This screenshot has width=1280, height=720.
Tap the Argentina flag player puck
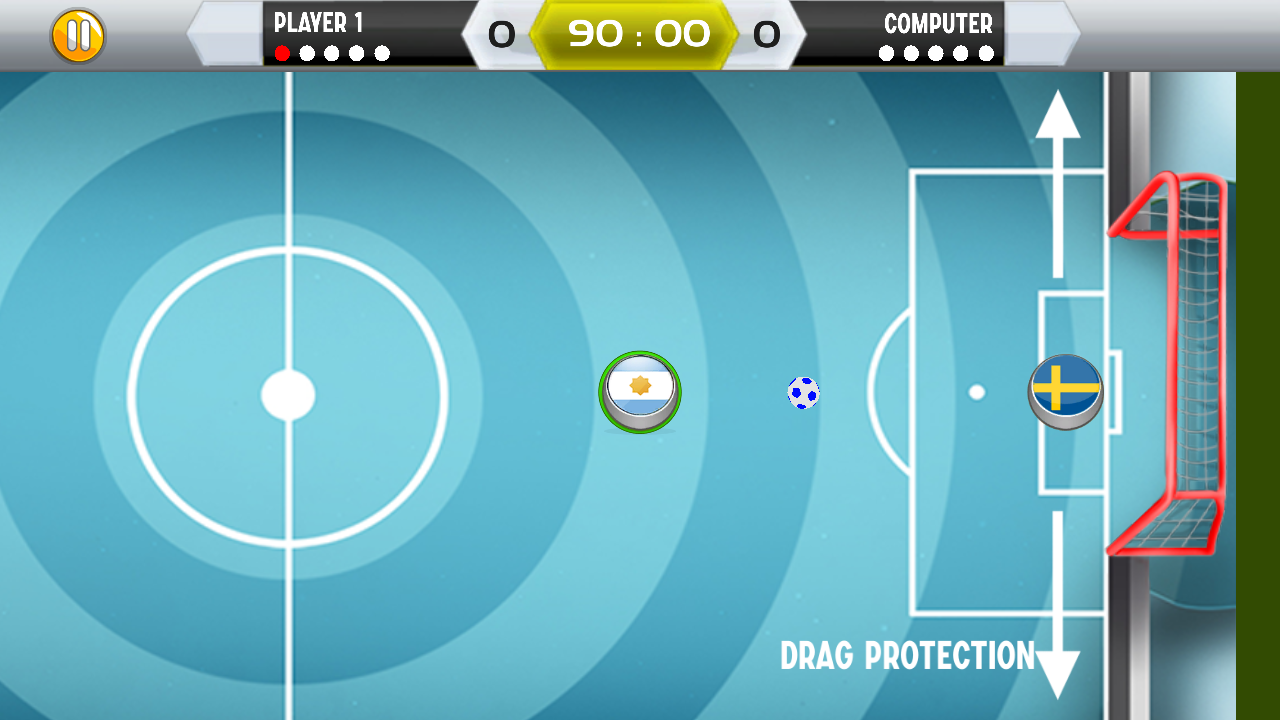[640, 392]
